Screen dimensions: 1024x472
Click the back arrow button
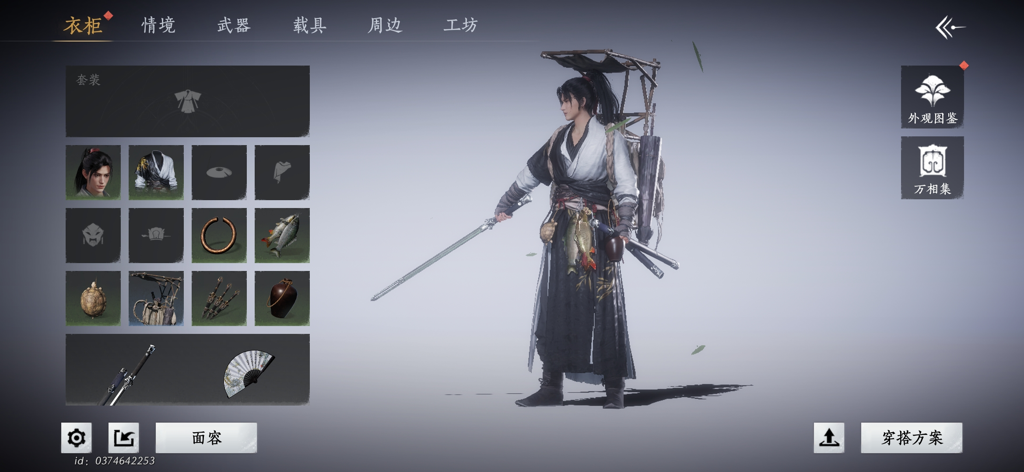pos(949,27)
